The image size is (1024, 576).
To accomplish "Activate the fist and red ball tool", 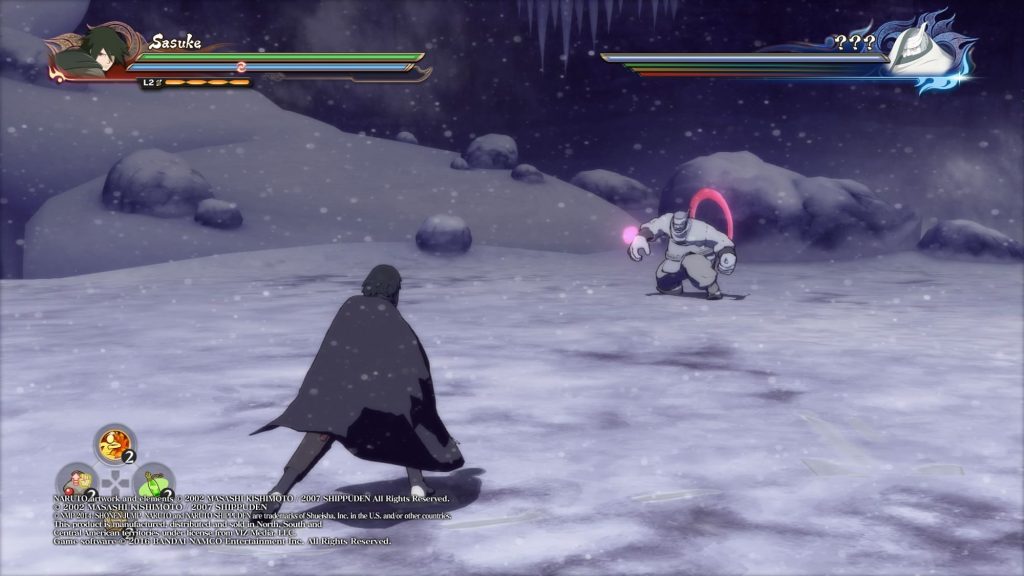I will coord(75,482).
